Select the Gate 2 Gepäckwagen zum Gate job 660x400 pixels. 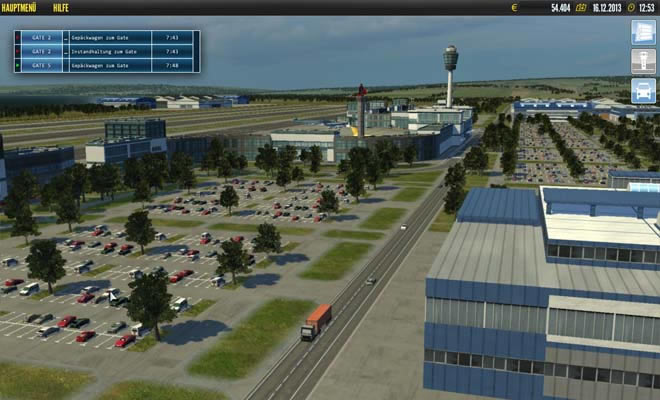click(x=106, y=37)
